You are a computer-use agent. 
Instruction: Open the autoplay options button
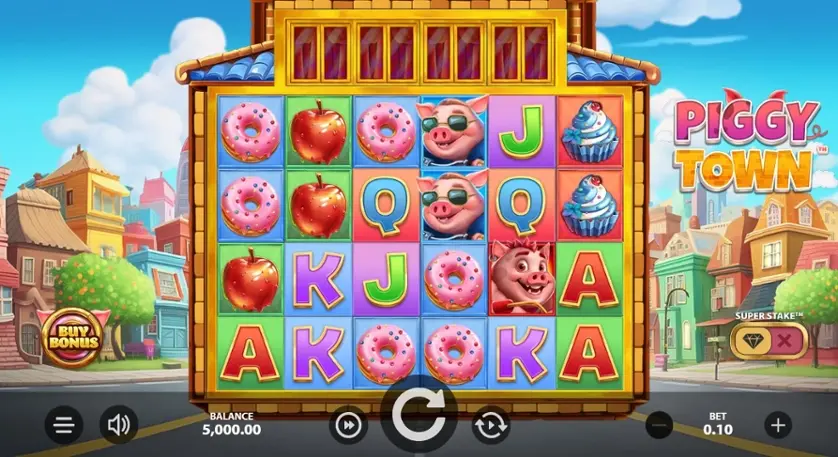(491, 425)
